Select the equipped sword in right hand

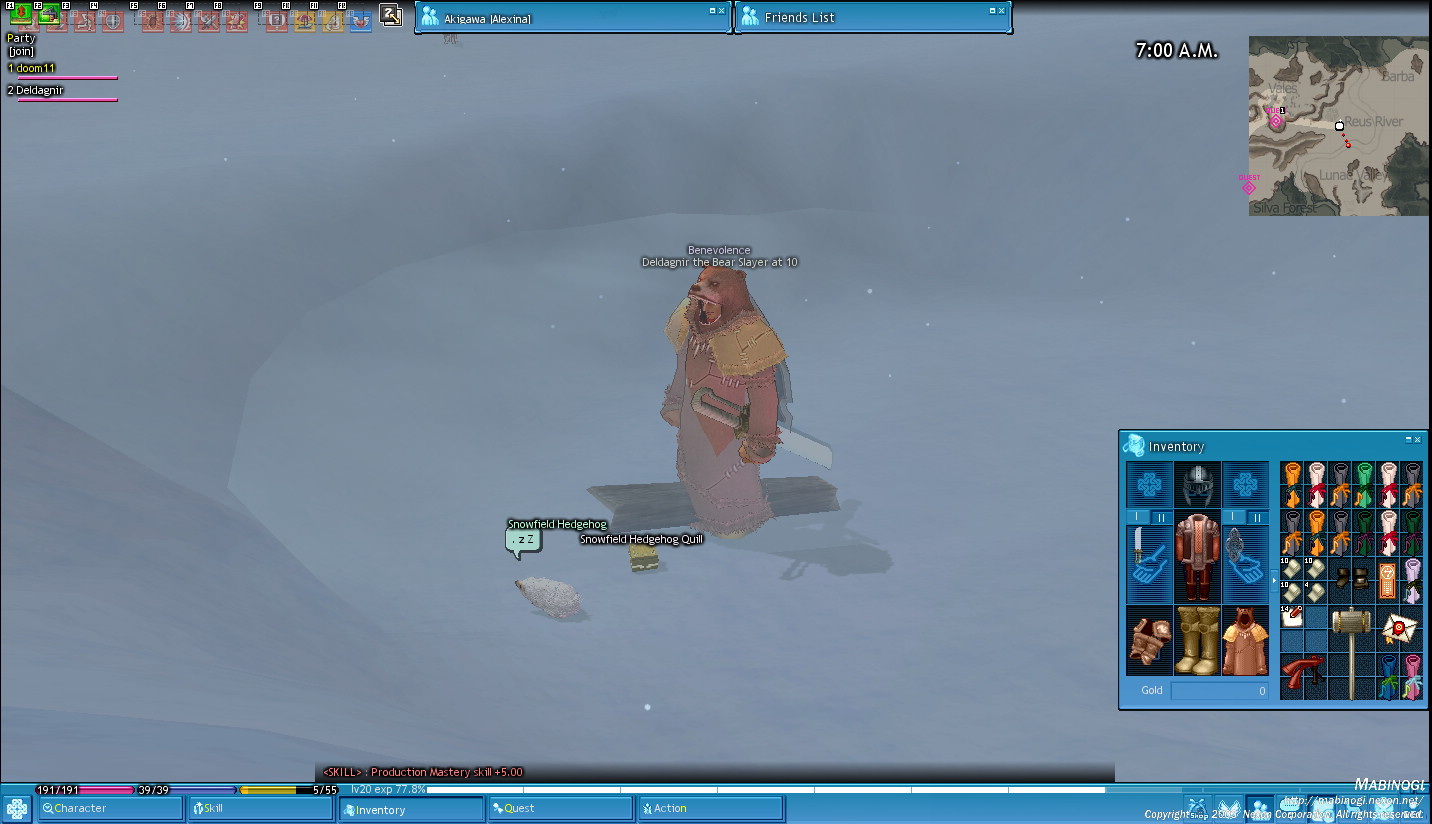click(1149, 565)
